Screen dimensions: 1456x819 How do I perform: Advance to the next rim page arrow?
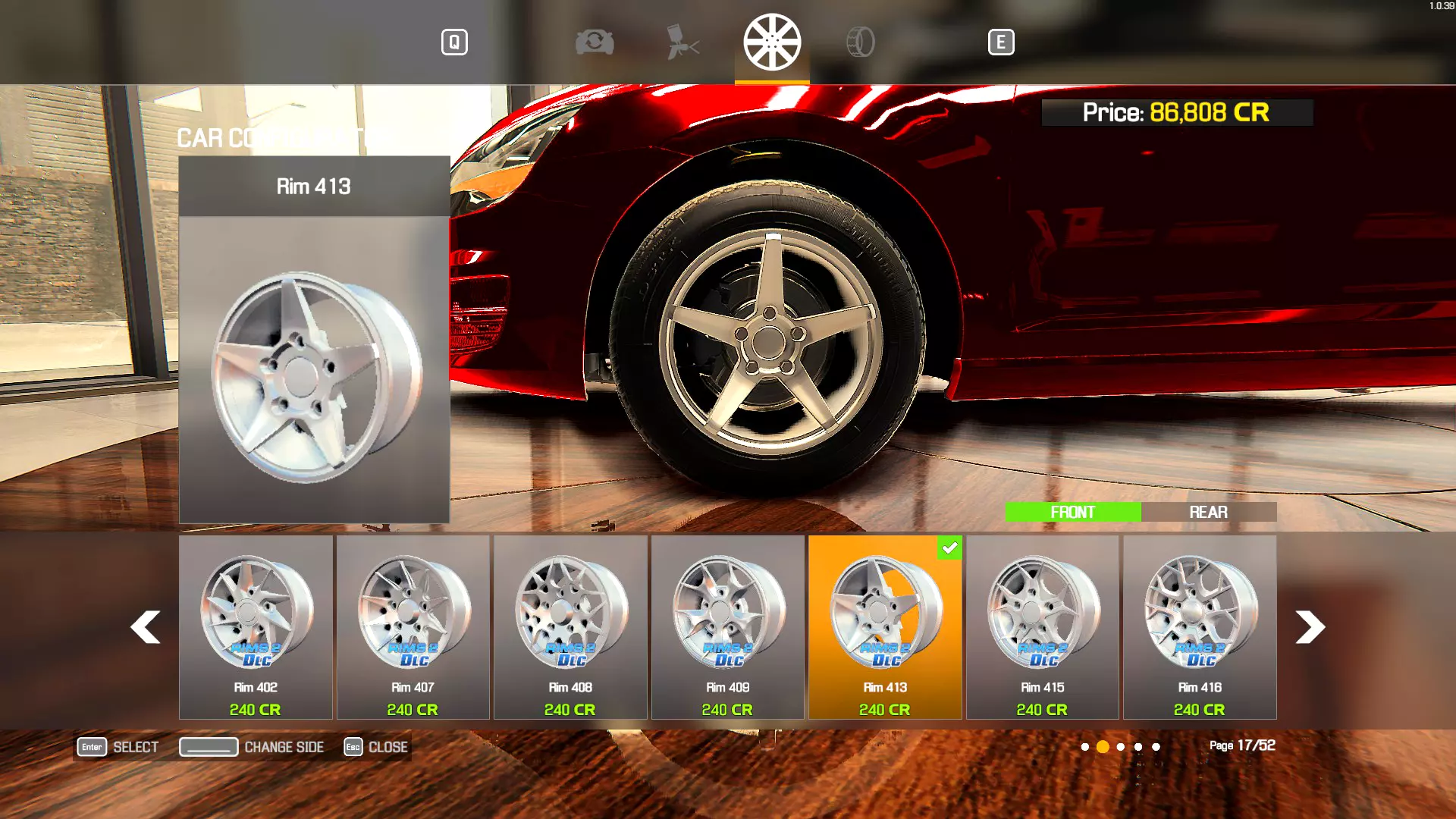click(1310, 627)
